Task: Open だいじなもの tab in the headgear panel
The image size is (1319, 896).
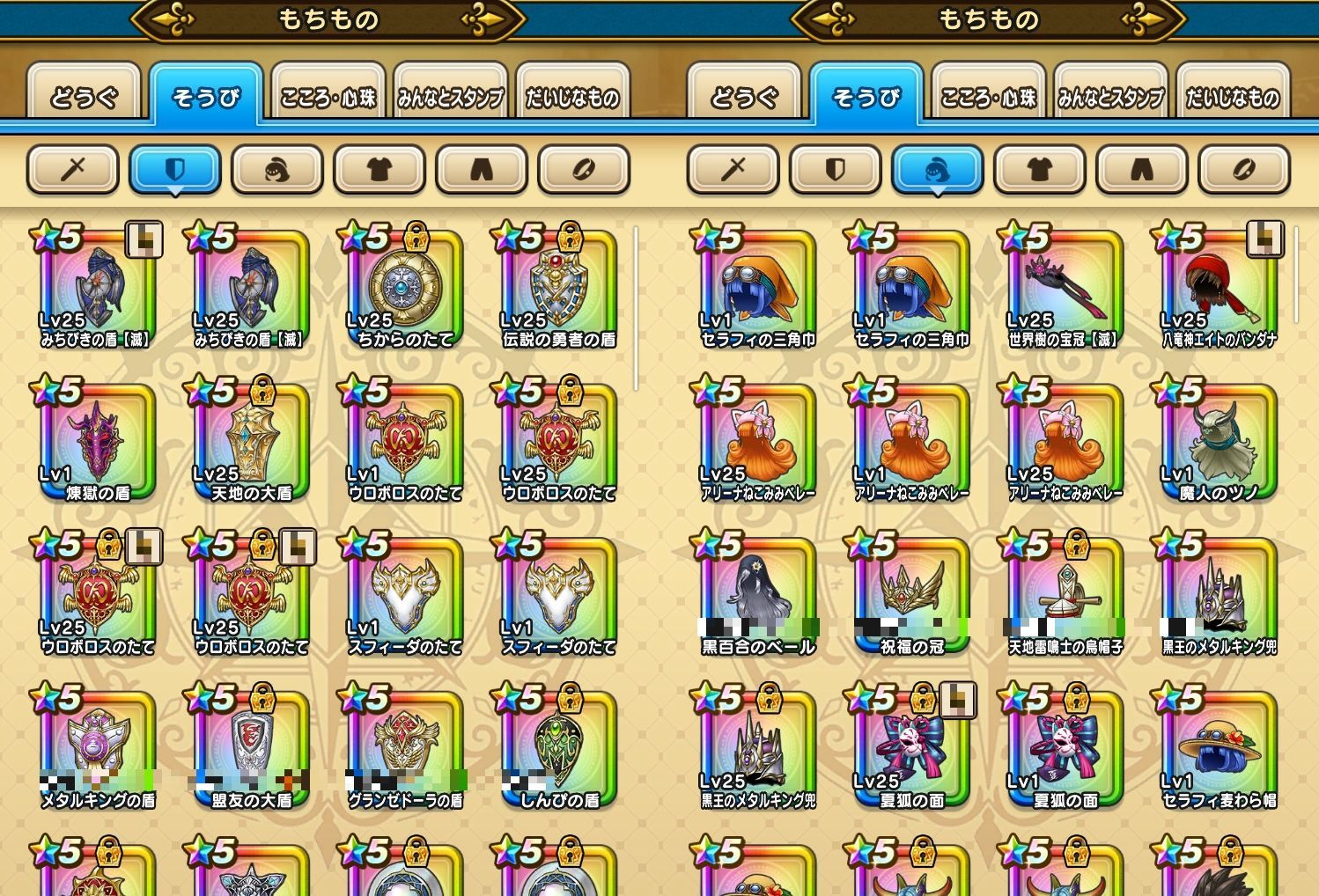Action: click(x=1233, y=95)
